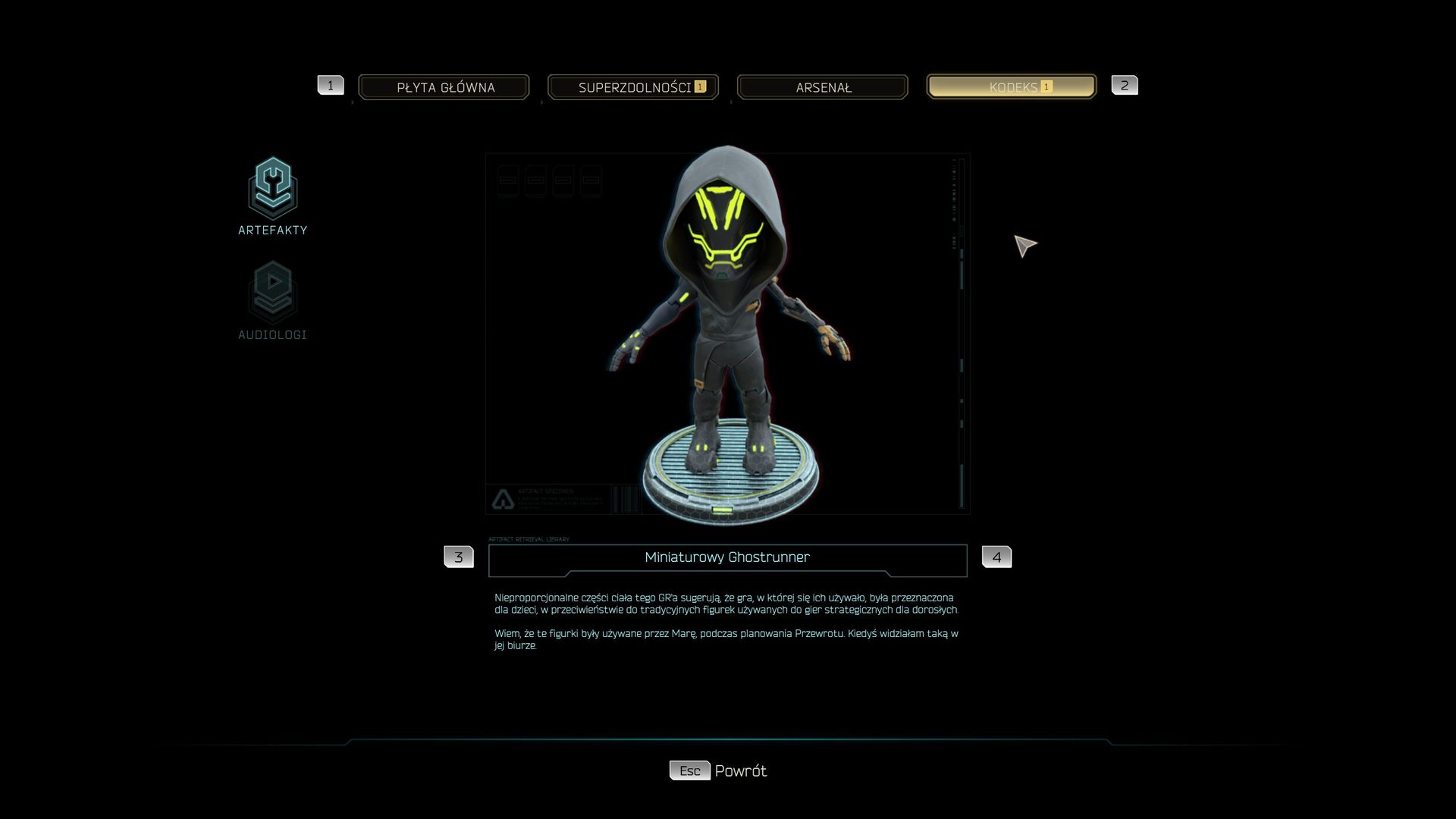Click the Miniaturowy Ghostrunner title bar
The width and height of the screenshot is (1456, 819).
(727, 558)
